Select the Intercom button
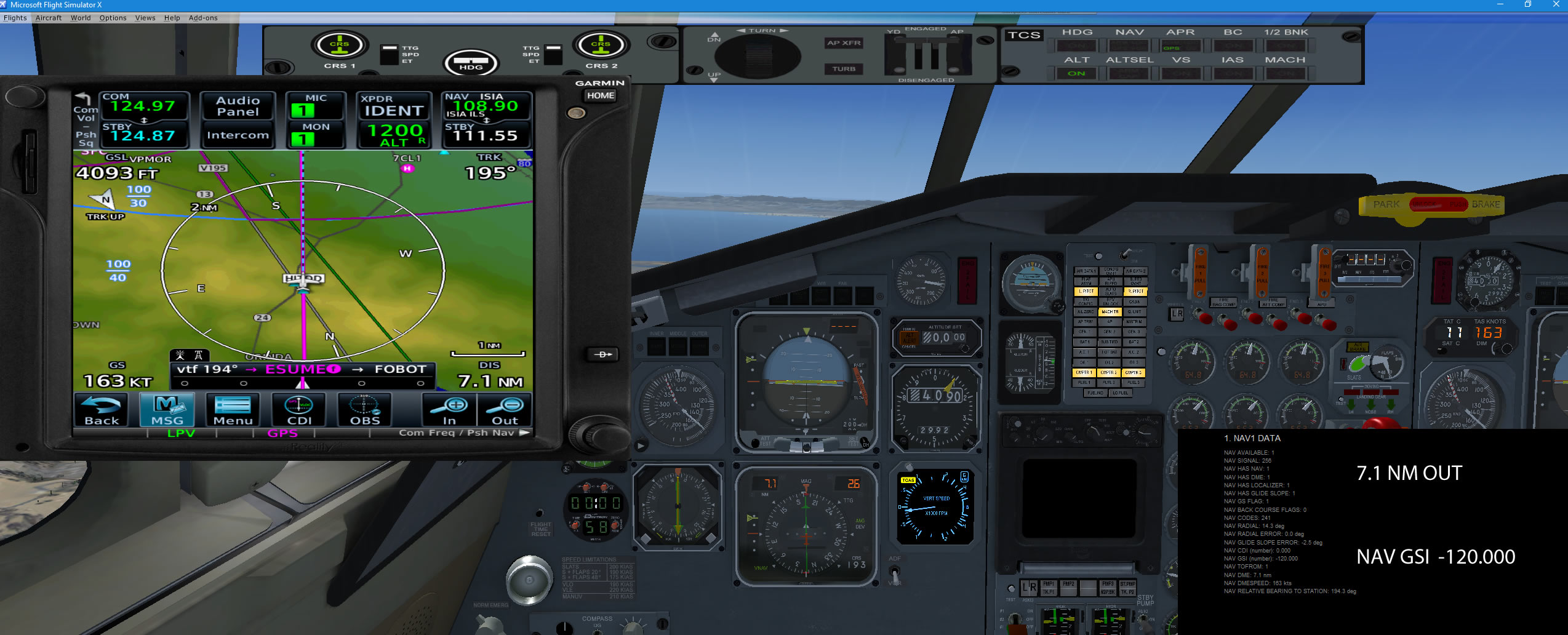Screen dimensions: 1568x635 238,135
